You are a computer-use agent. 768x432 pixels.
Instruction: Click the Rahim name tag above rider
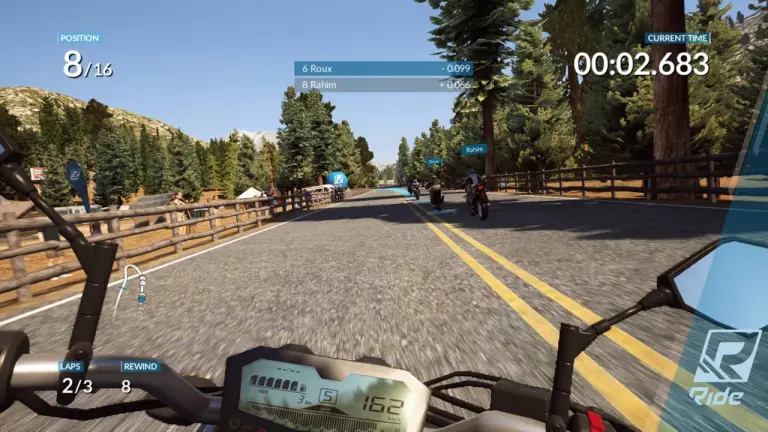(474, 149)
